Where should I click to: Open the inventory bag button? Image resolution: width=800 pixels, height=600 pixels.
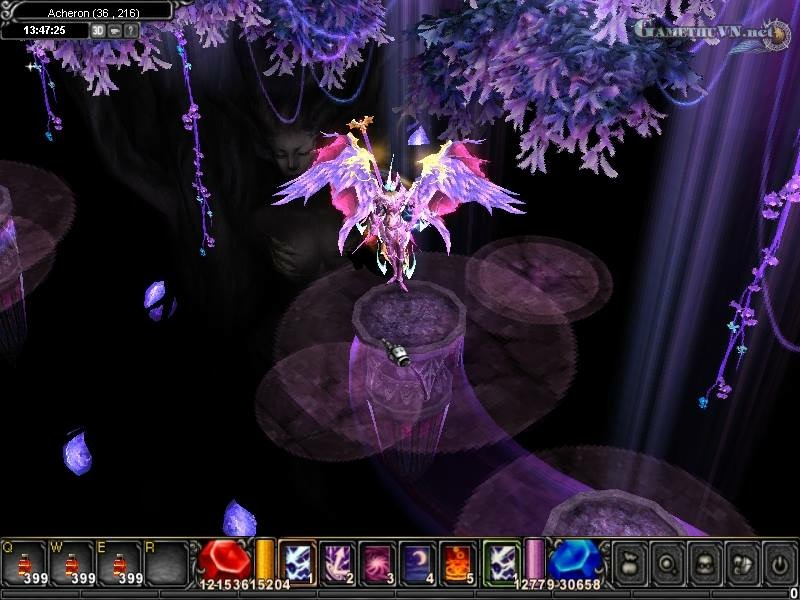(629, 561)
